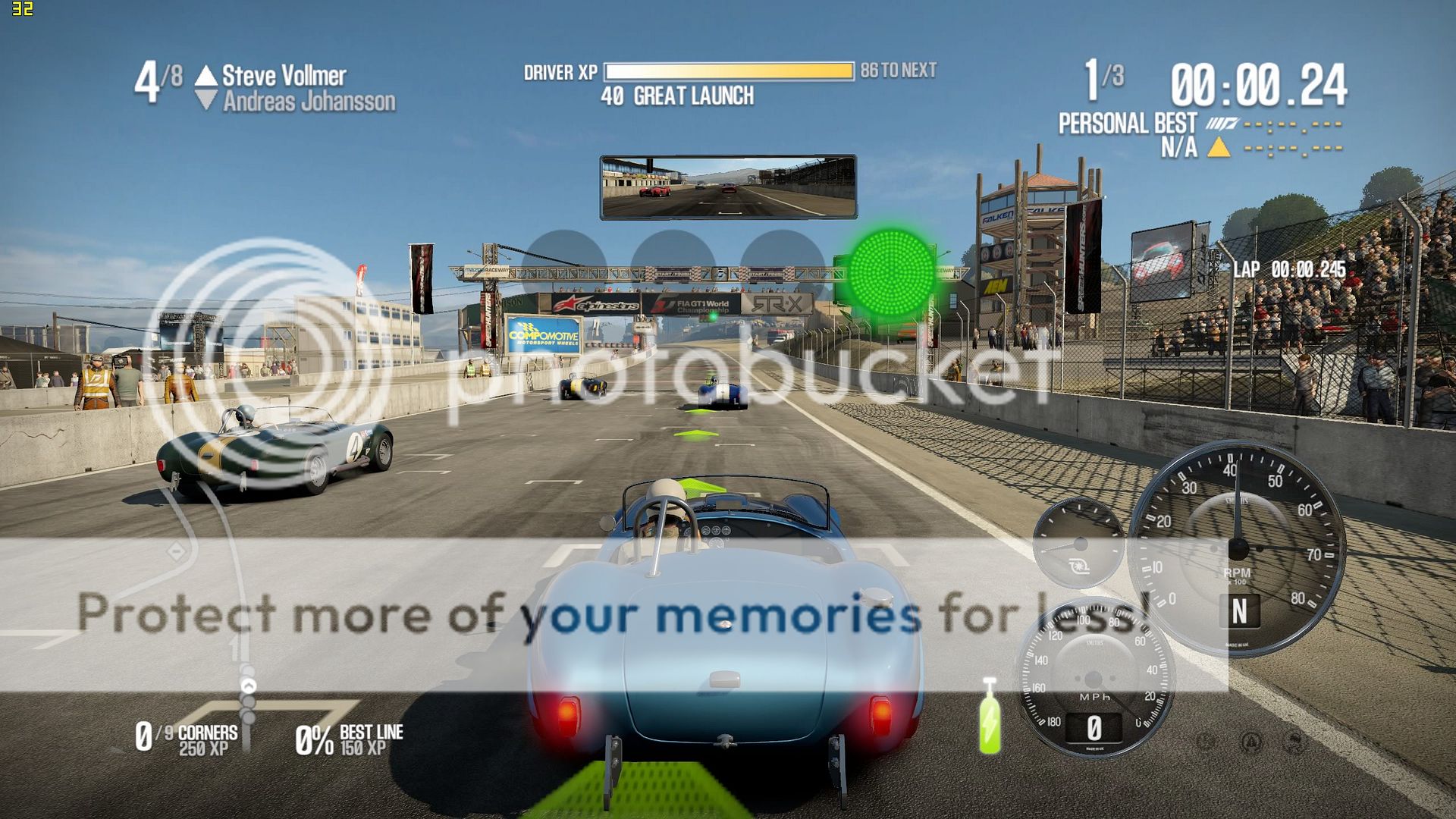
Task: Select the Andreas Johansson opponent name
Action: pos(309,102)
